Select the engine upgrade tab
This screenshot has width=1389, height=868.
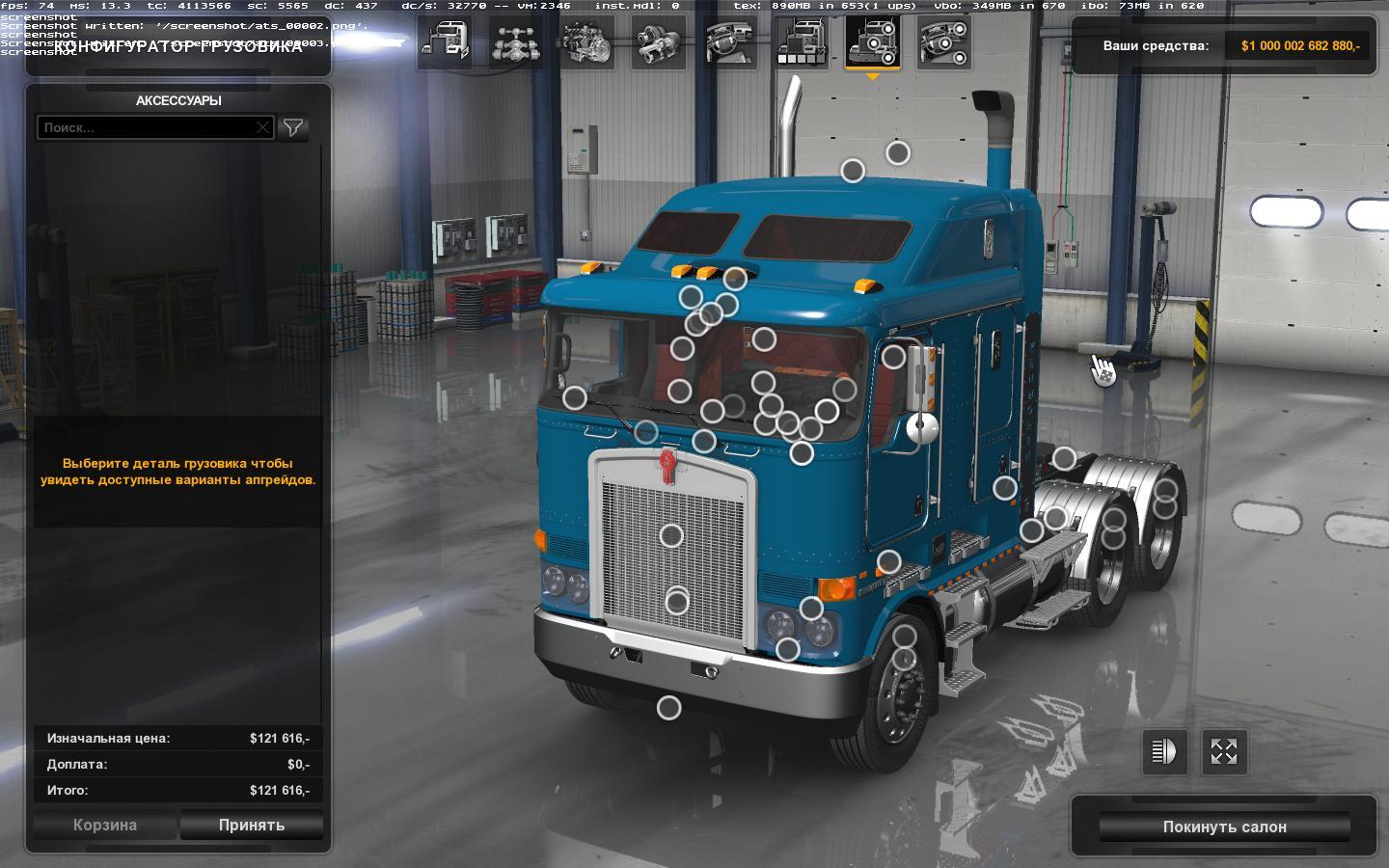(587, 43)
